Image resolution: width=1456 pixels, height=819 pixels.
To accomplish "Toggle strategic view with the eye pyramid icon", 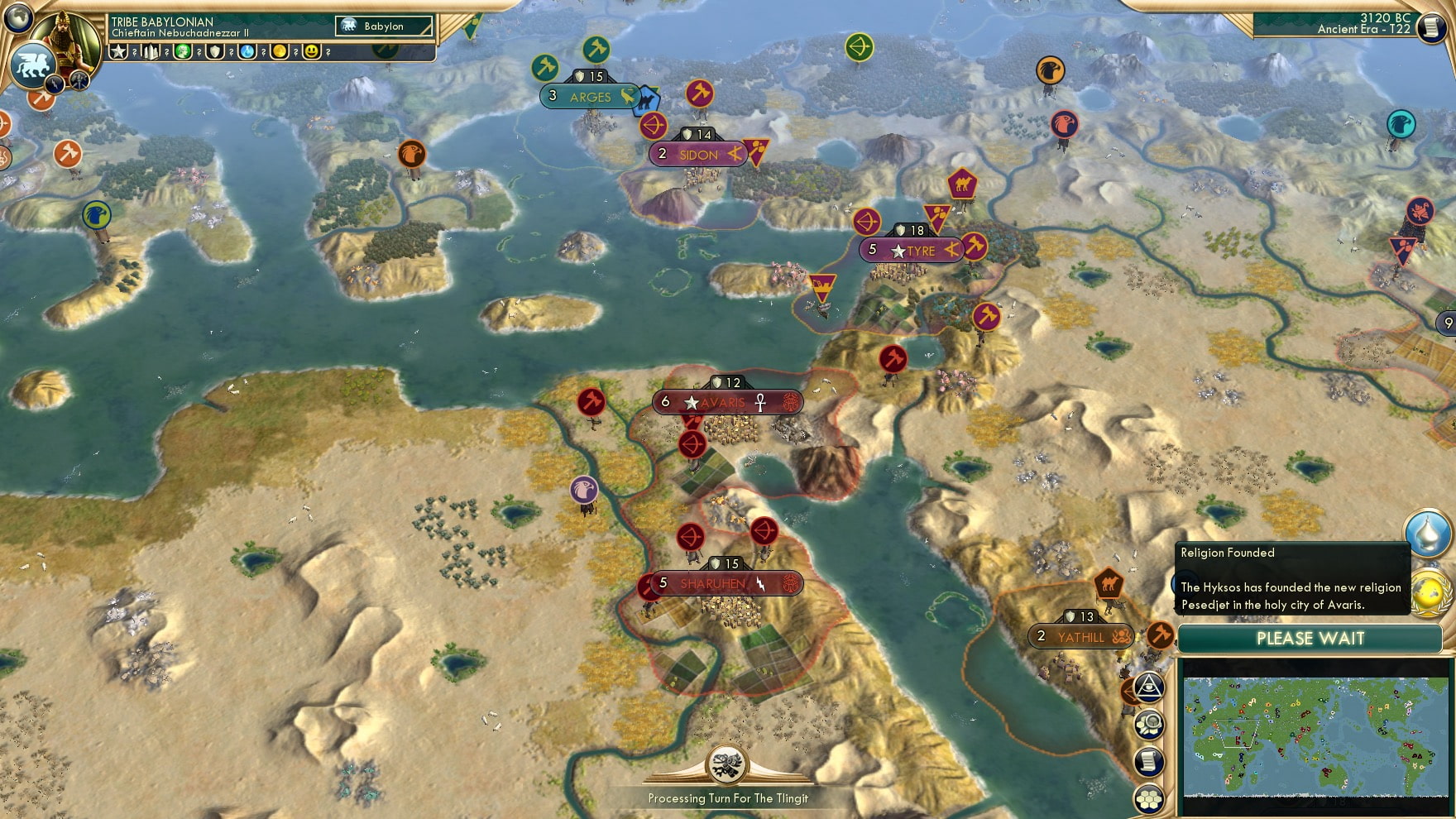I will pyautogui.click(x=1149, y=687).
